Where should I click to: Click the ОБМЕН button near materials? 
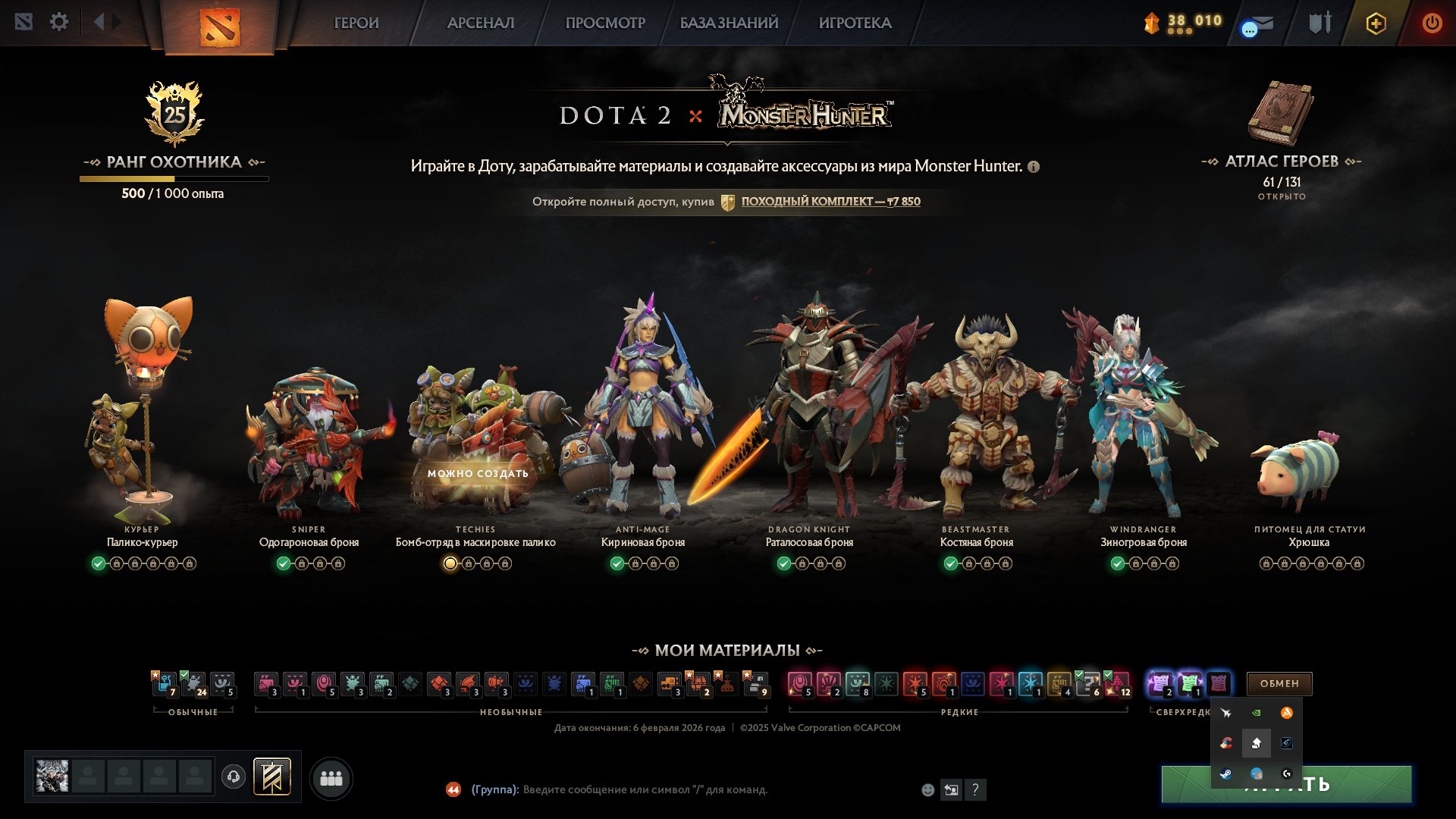pyautogui.click(x=1279, y=683)
